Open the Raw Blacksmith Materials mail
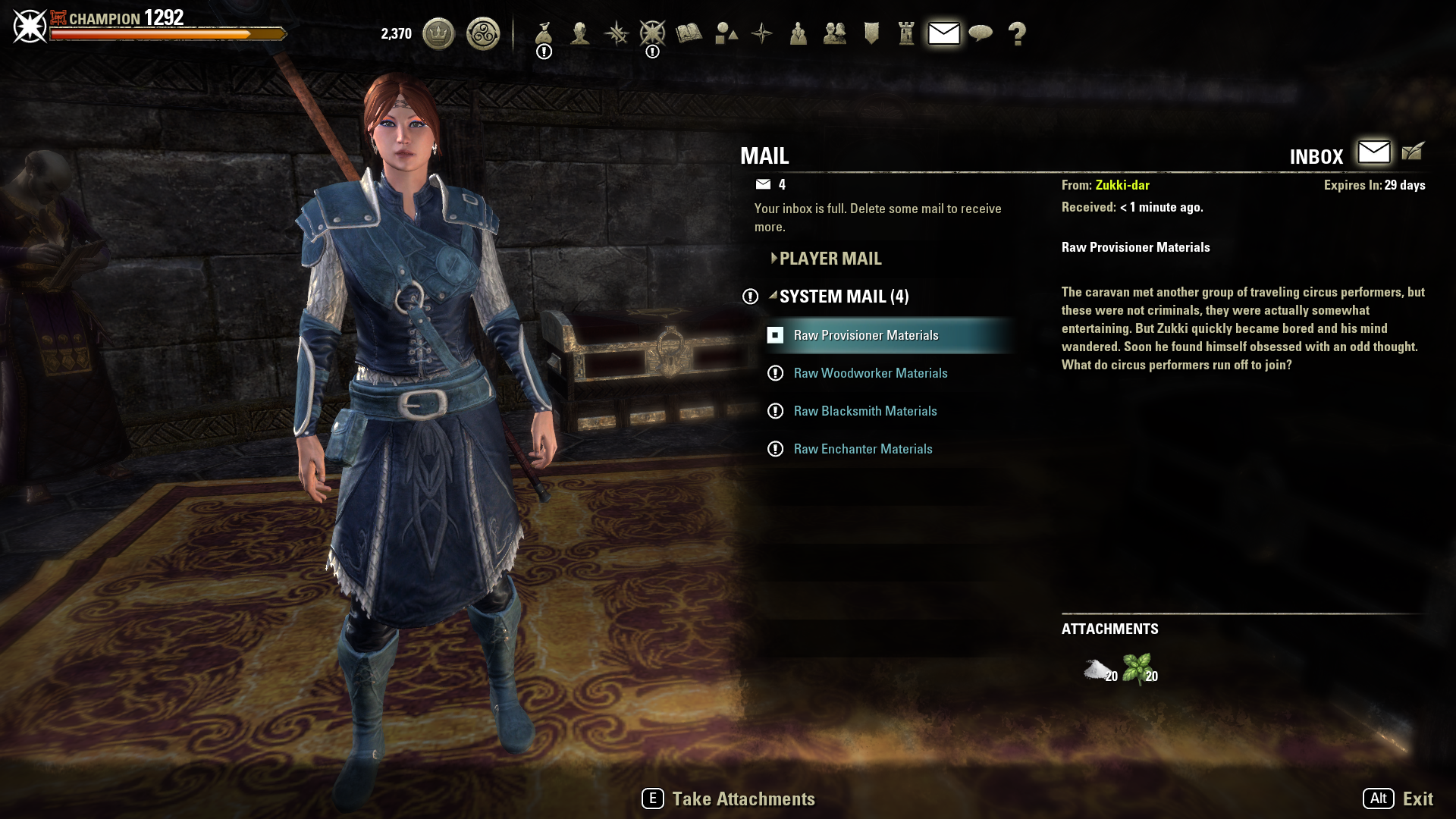1456x819 pixels. pyautogui.click(x=864, y=411)
